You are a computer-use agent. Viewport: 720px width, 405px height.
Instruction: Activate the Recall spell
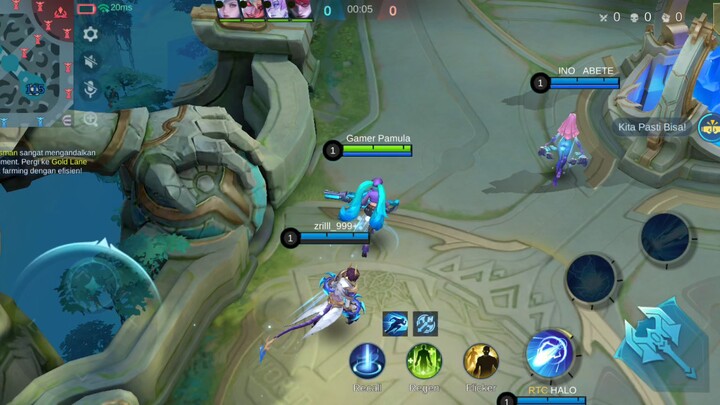(x=367, y=361)
